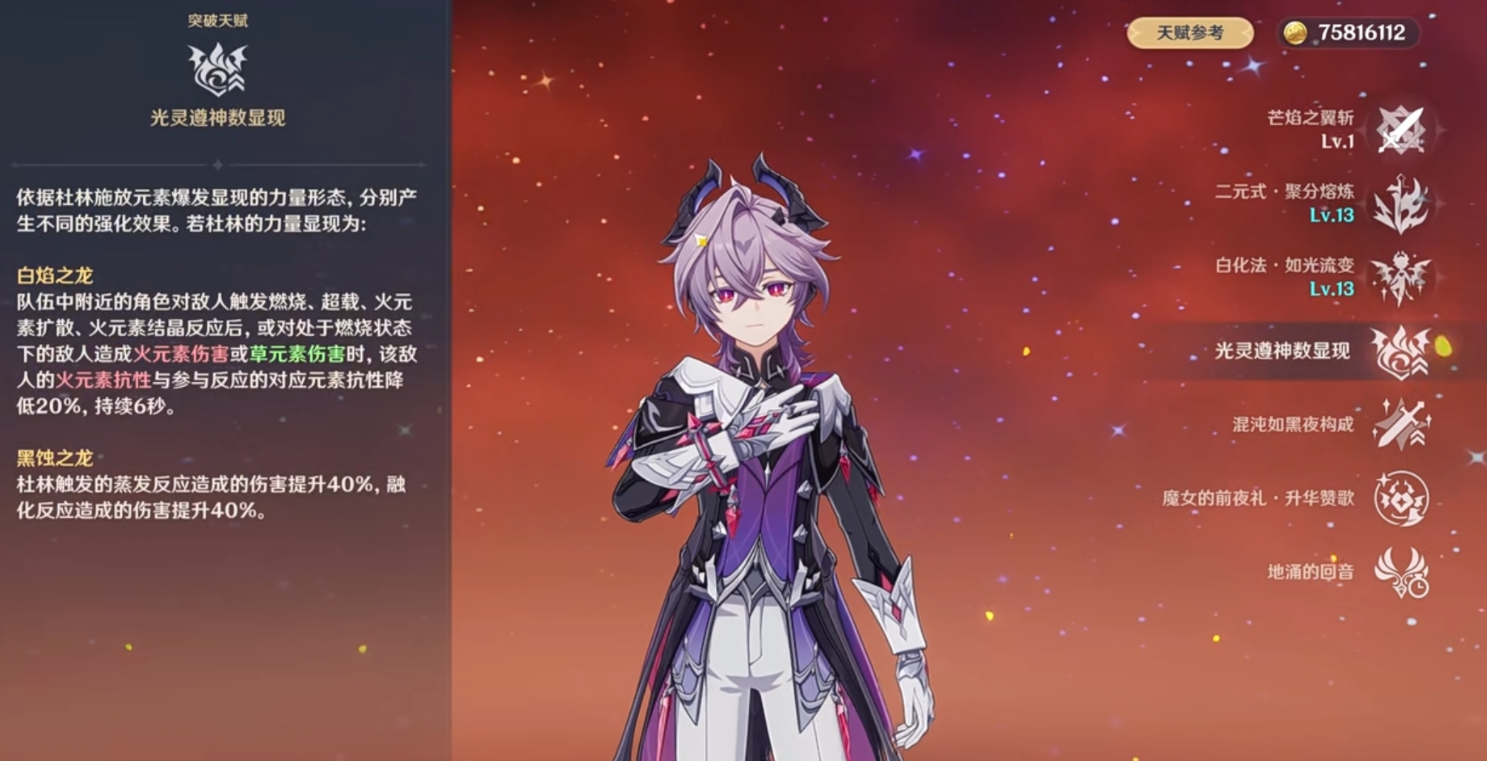Image resolution: width=1487 pixels, height=761 pixels.
Task: Click Lv.13 label on 二元式·聚分熔炼
Action: (1334, 216)
